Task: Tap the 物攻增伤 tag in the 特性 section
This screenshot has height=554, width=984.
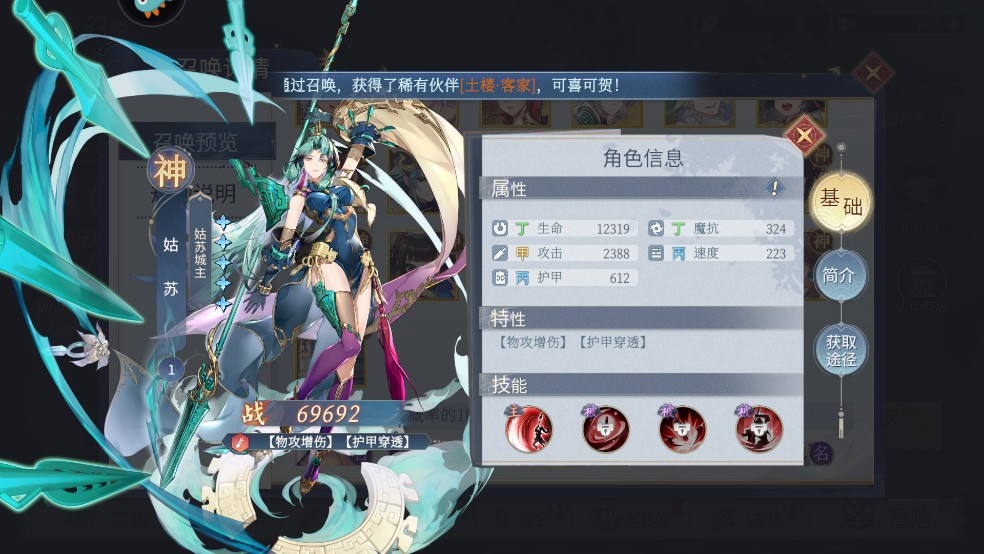Action: point(532,342)
